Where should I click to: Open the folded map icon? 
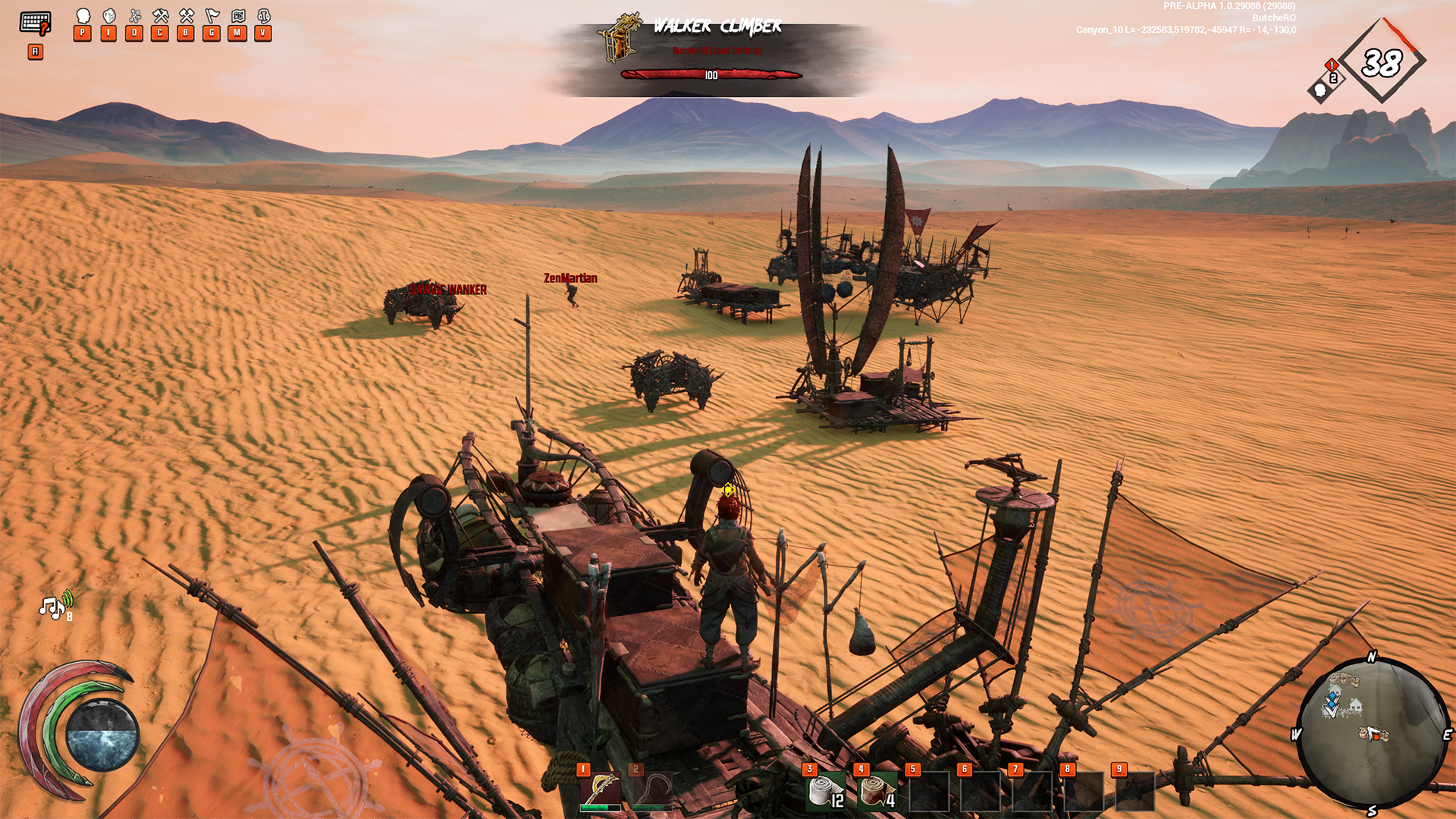click(x=238, y=17)
